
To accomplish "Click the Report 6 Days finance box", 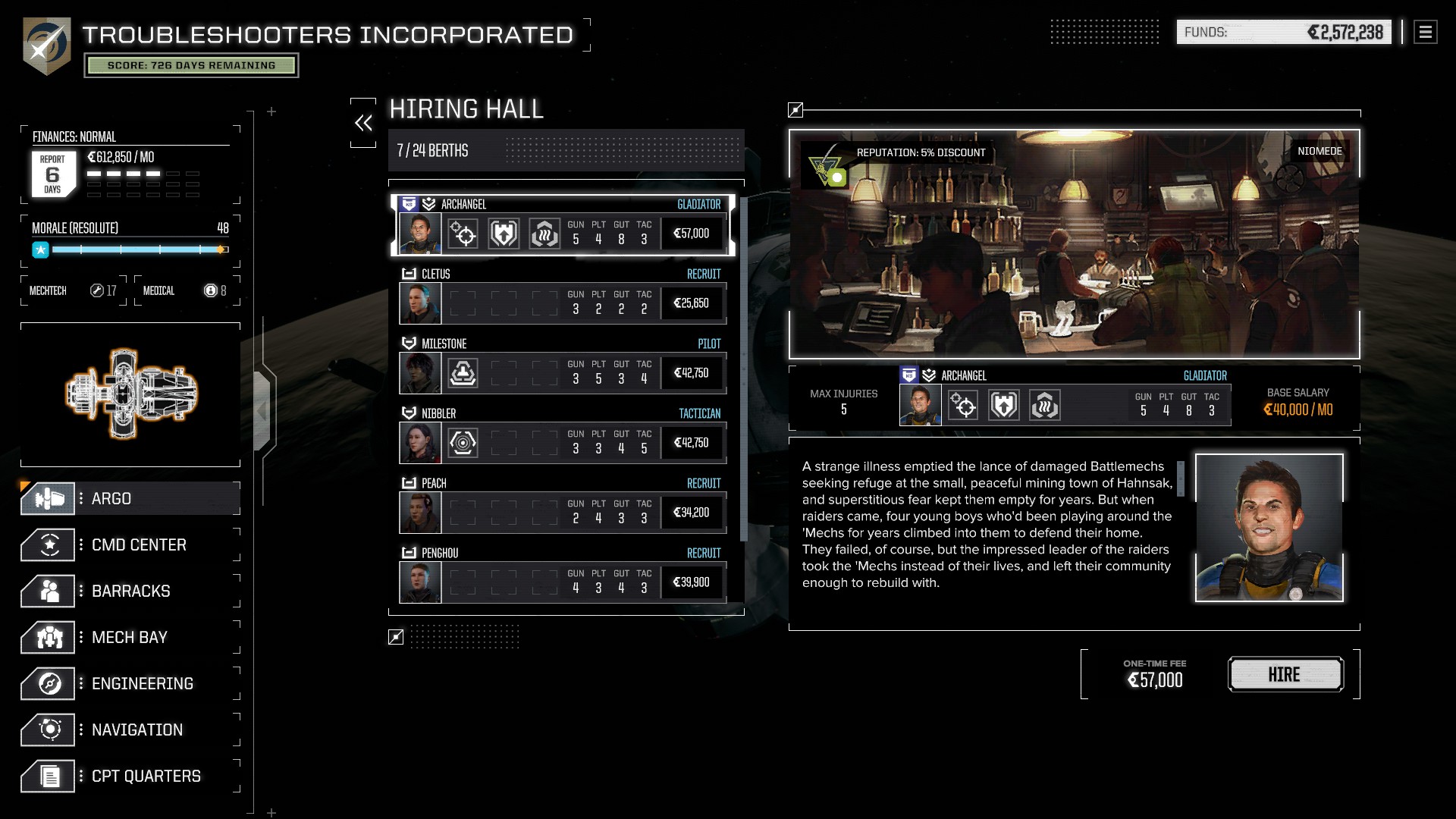I will [54, 173].
